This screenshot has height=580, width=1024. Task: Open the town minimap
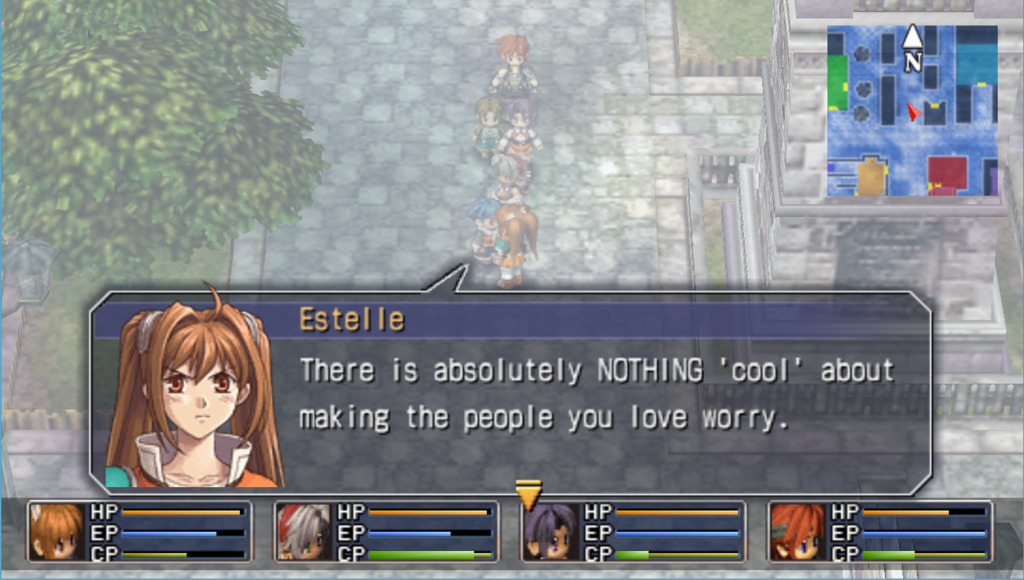tap(911, 112)
